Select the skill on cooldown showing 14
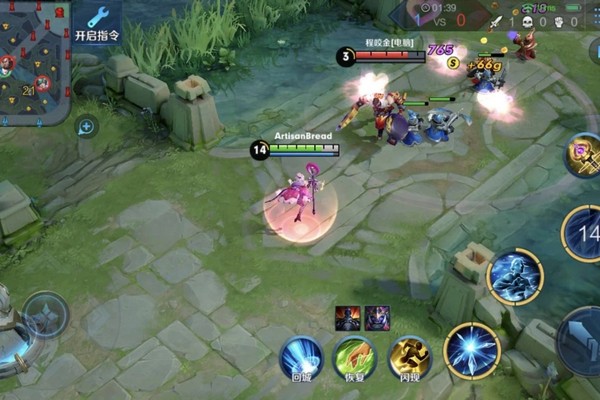The image size is (600, 400). click(584, 233)
